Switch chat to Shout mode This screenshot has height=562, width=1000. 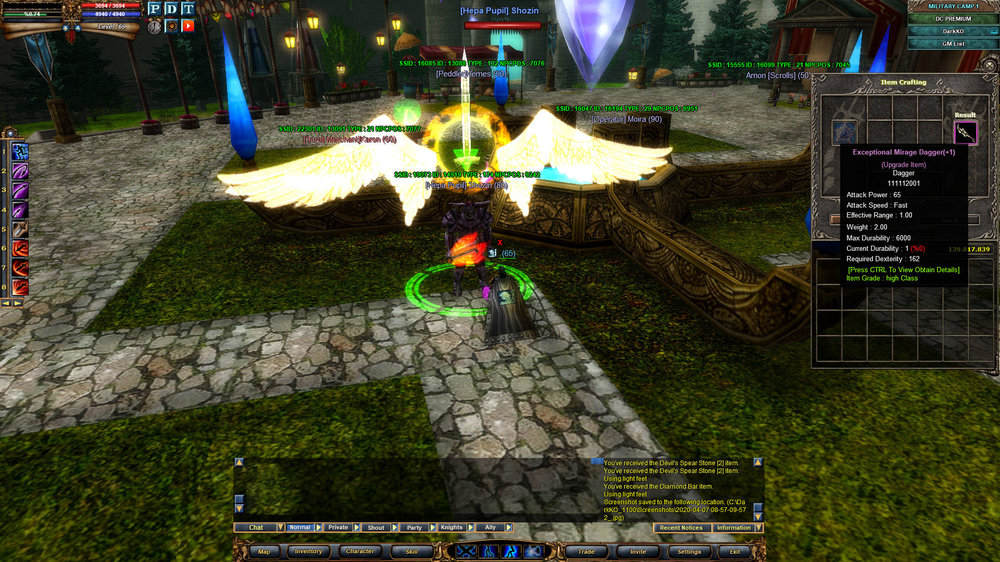pos(376,527)
